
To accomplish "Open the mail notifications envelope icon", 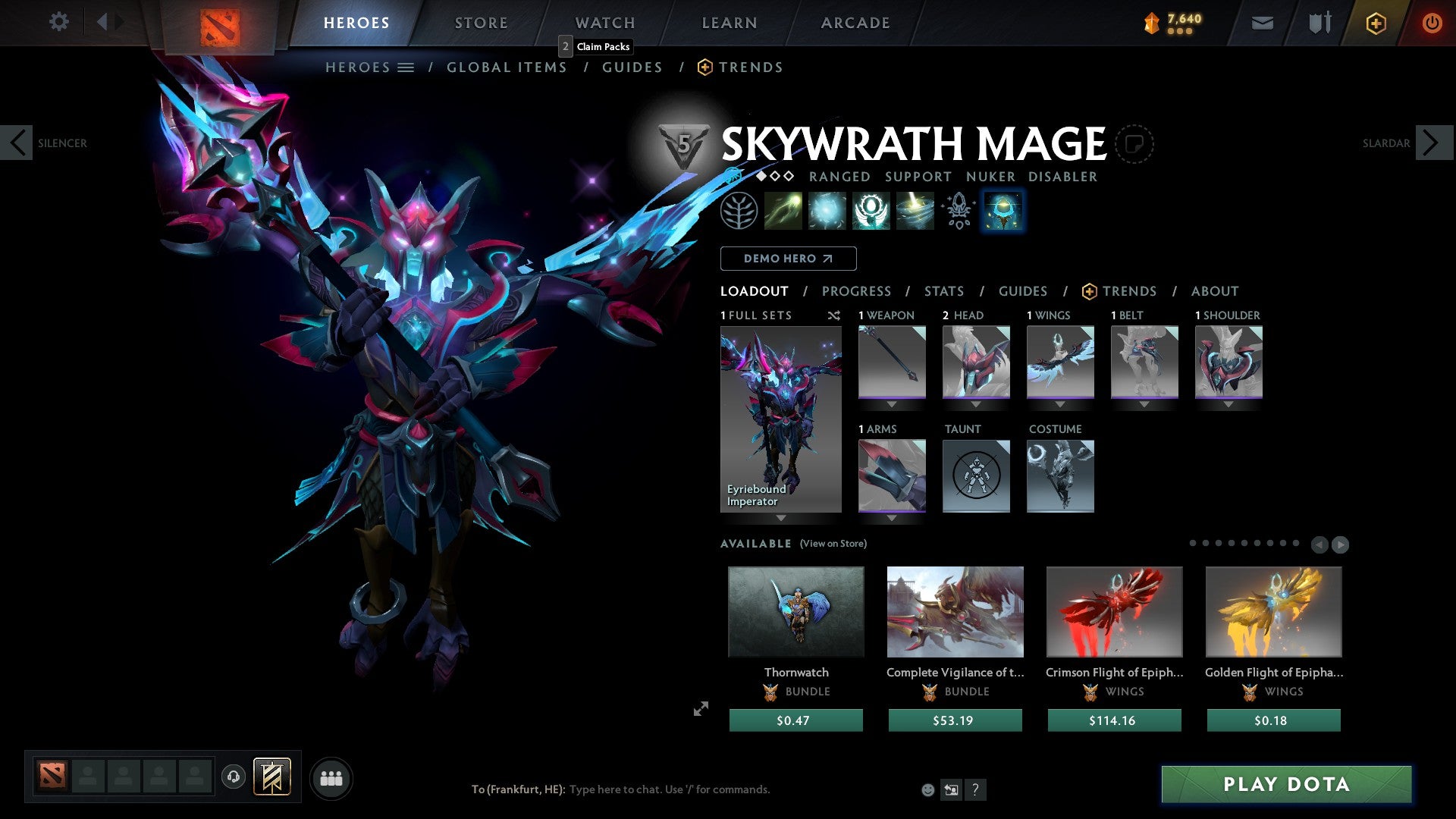I will click(x=1262, y=23).
